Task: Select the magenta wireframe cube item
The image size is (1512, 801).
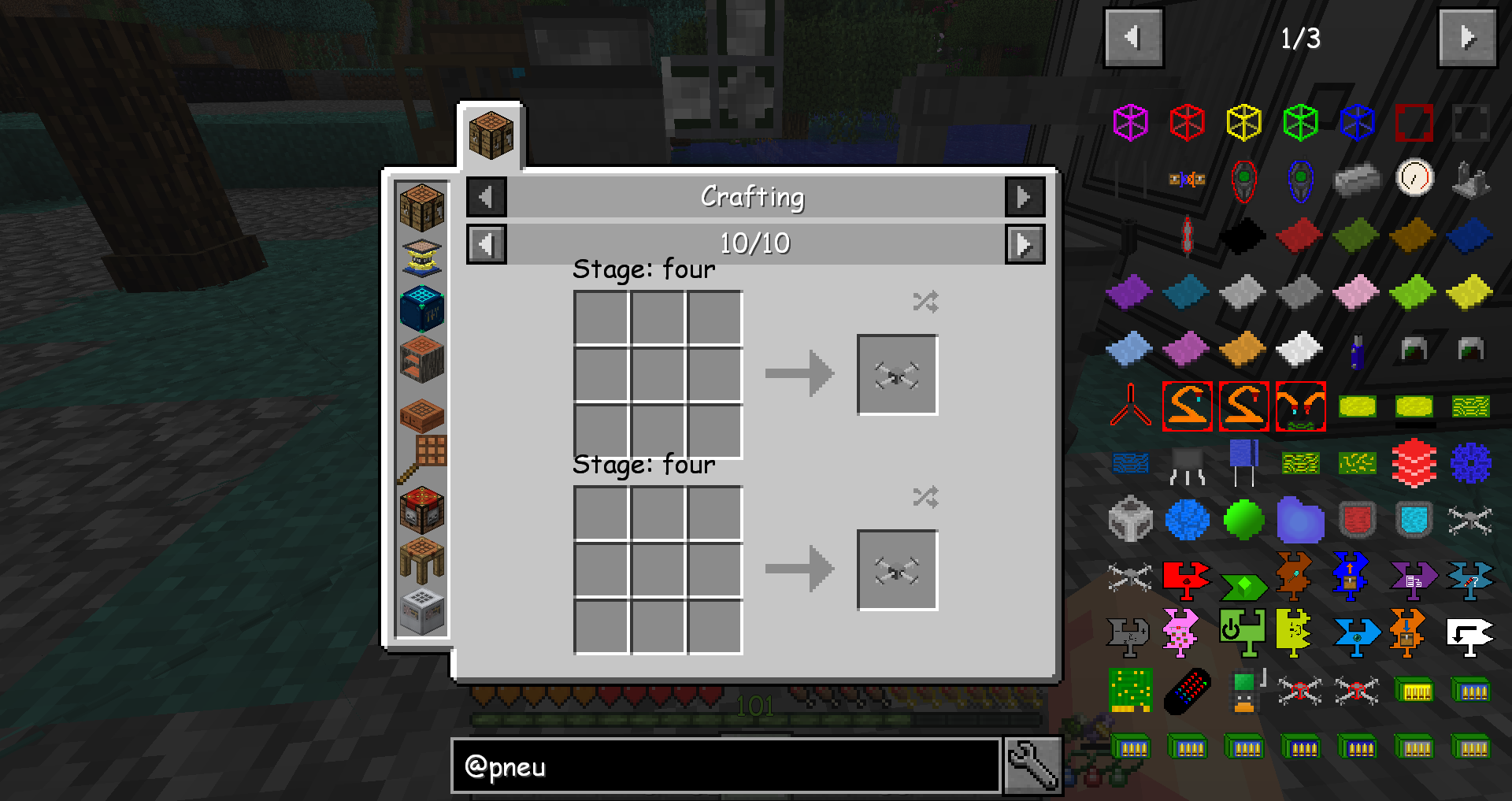Action: pyautogui.click(x=1129, y=121)
